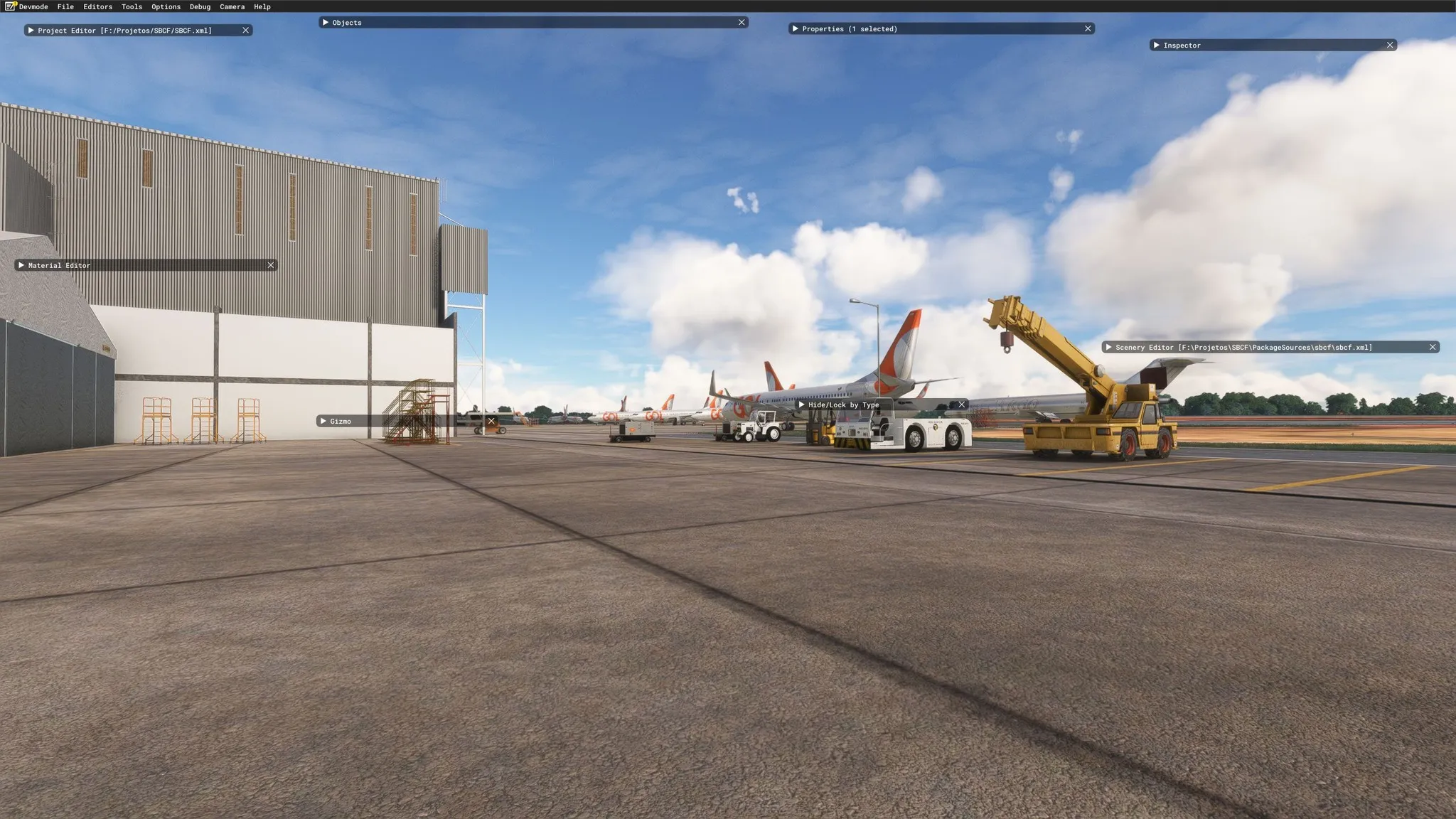
Task: Close the Project Editor window
Action: click(245, 31)
